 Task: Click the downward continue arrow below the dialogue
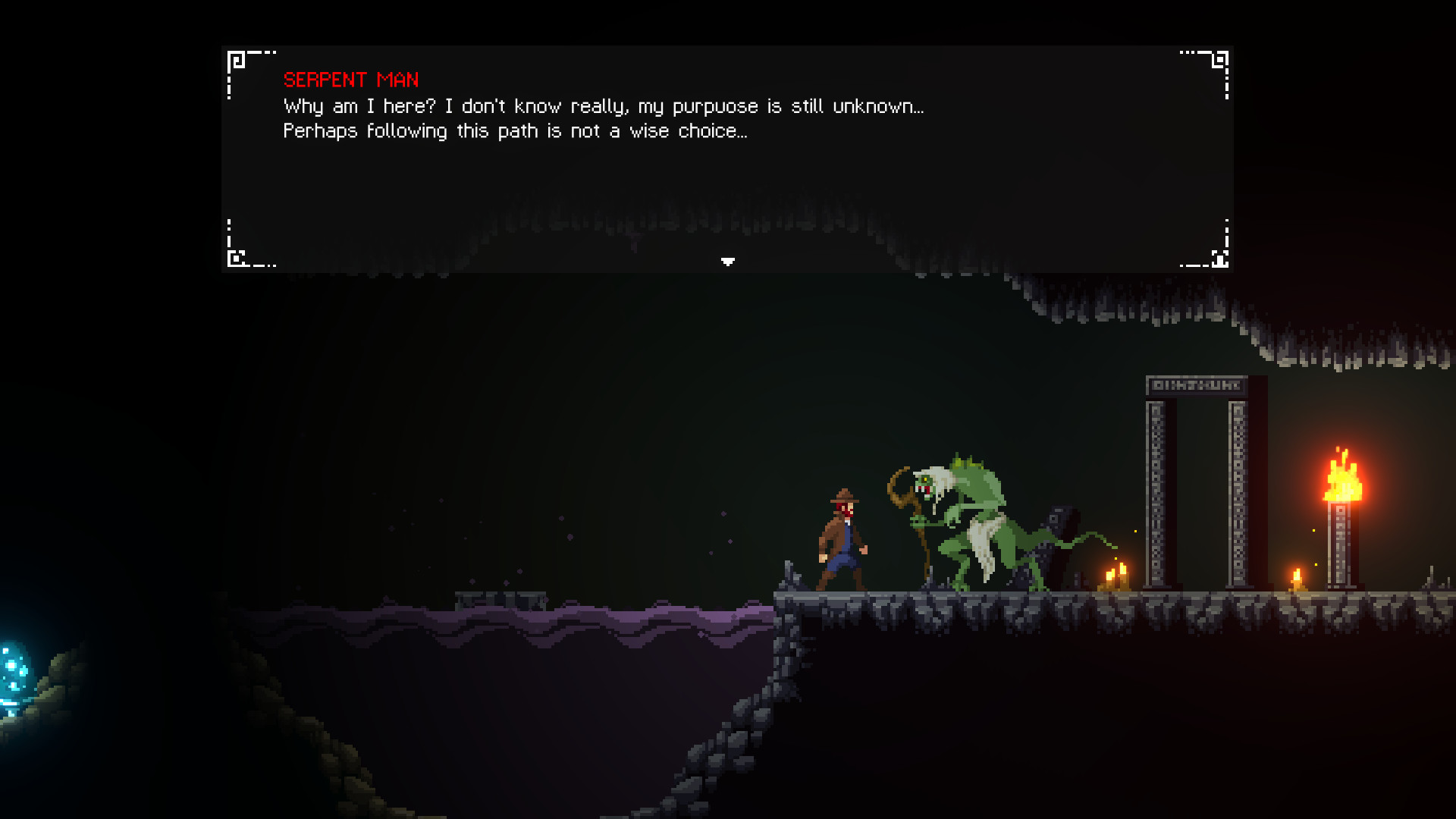click(x=728, y=261)
